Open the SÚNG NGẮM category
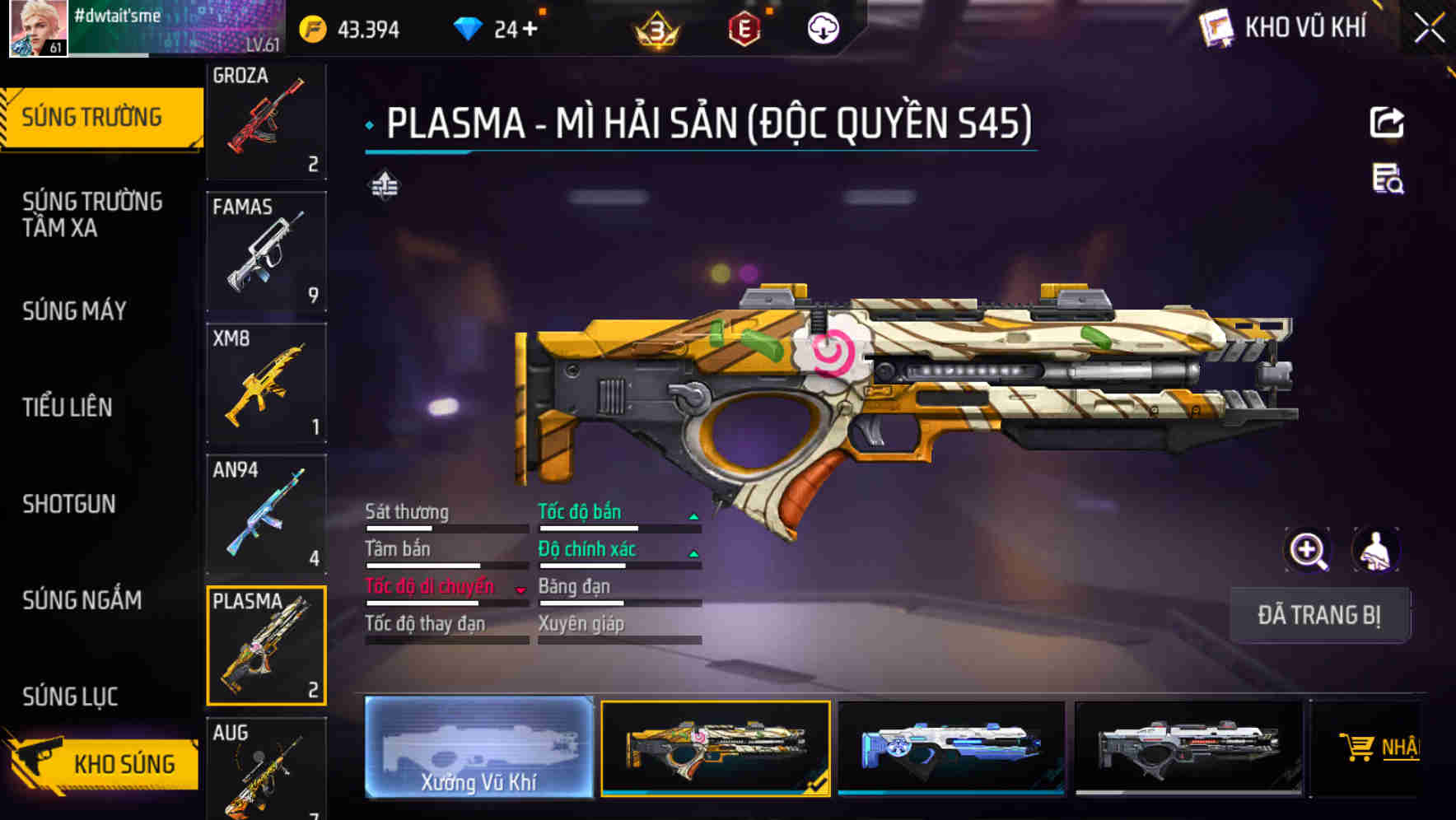 pyautogui.click(x=80, y=600)
